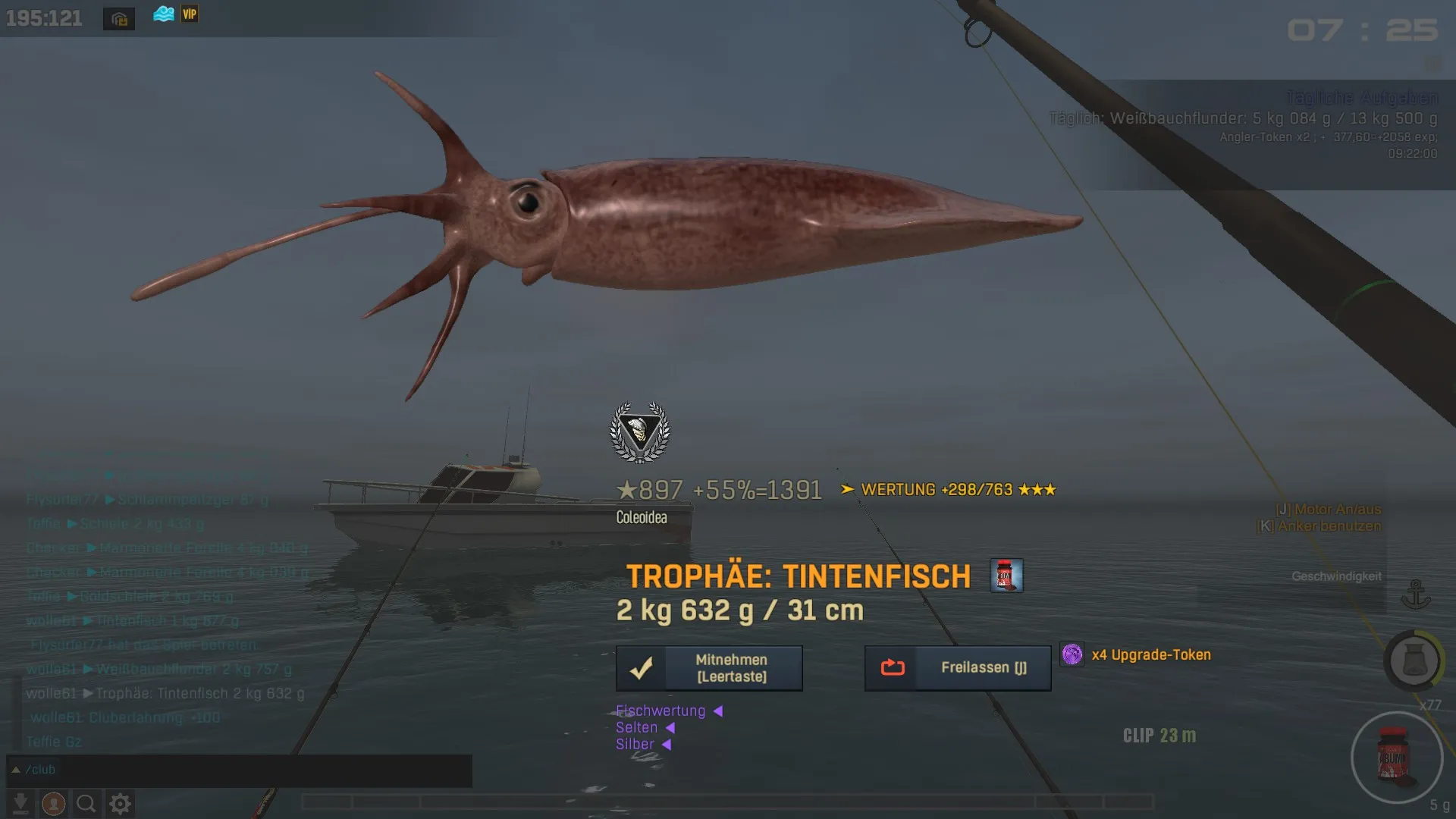Open the VIP status badge
This screenshot has width=1456, height=819.
click(190, 14)
